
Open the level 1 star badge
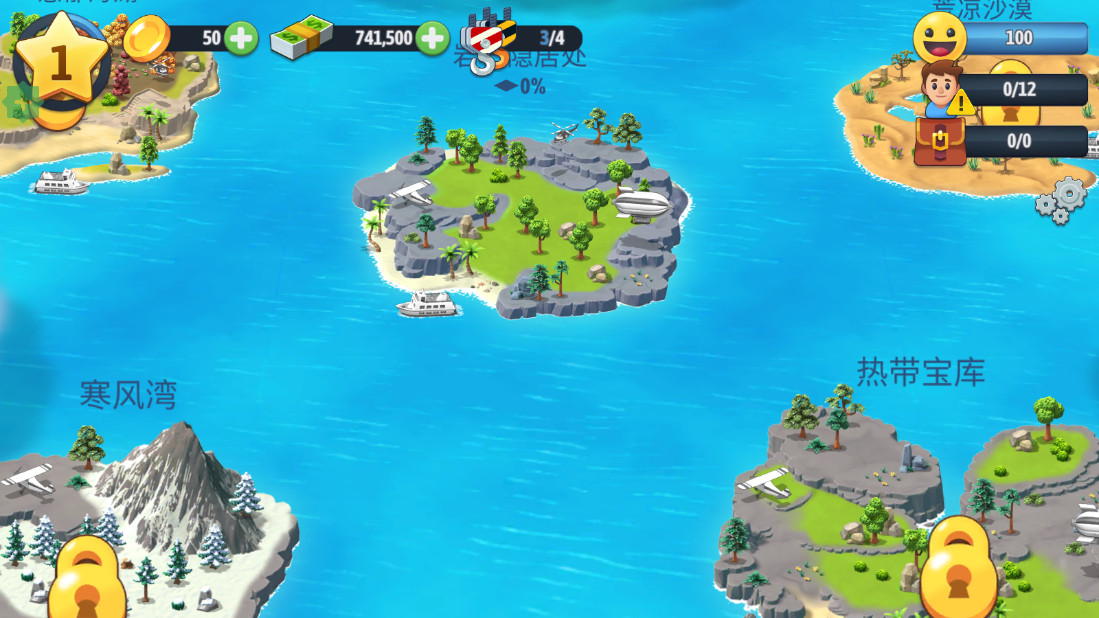61,63
